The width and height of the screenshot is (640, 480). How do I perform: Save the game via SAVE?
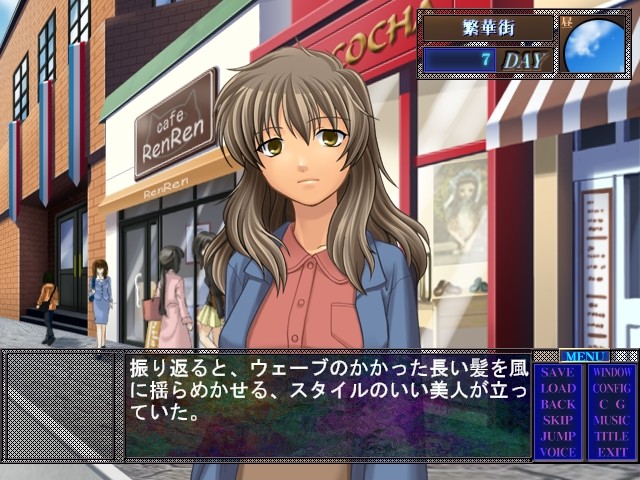[x=558, y=372]
